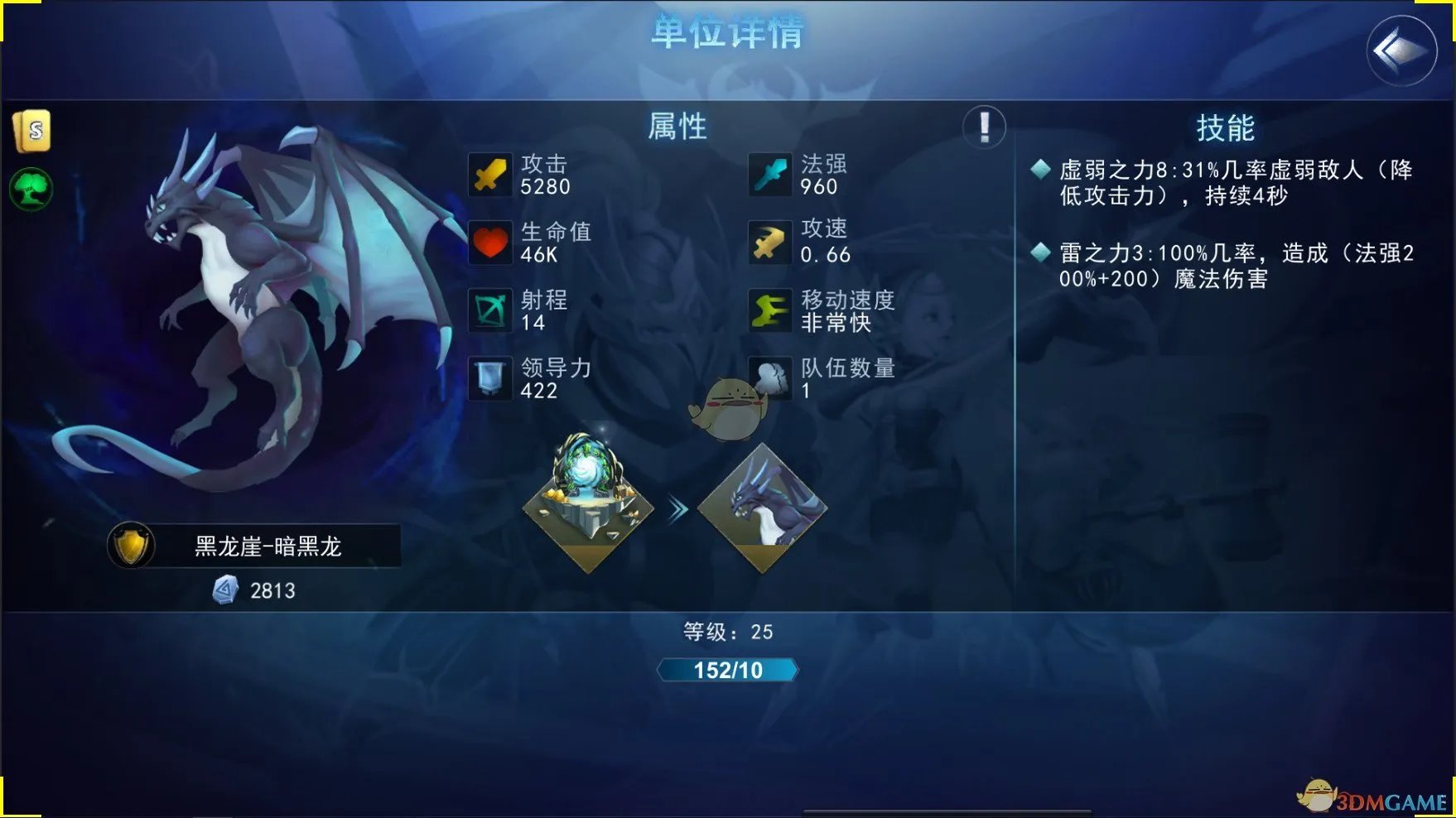The height and width of the screenshot is (818, 1456).
Task: Click the attack speed icon showing 0.66
Action: point(769,243)
